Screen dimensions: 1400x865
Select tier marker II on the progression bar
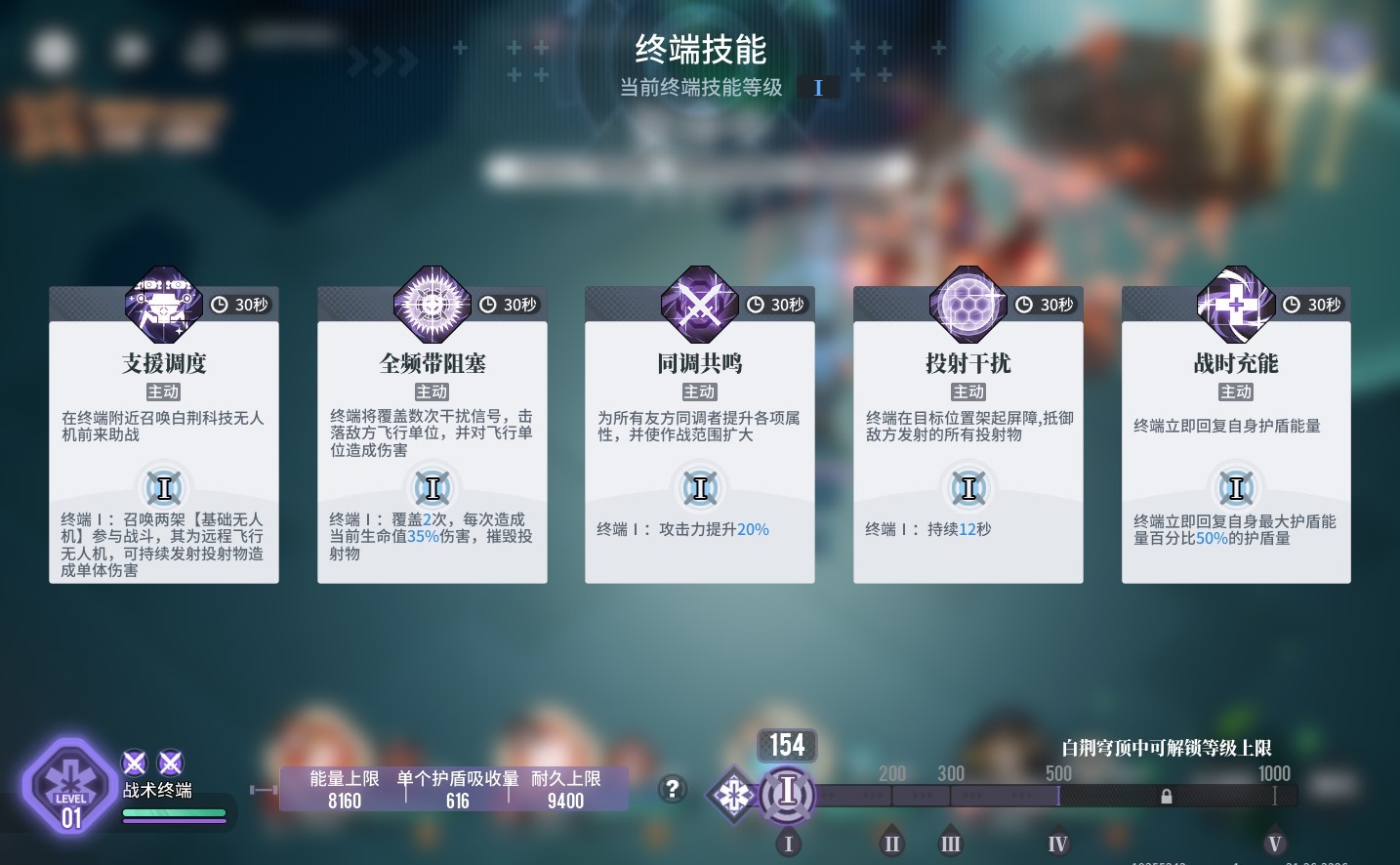889,842
